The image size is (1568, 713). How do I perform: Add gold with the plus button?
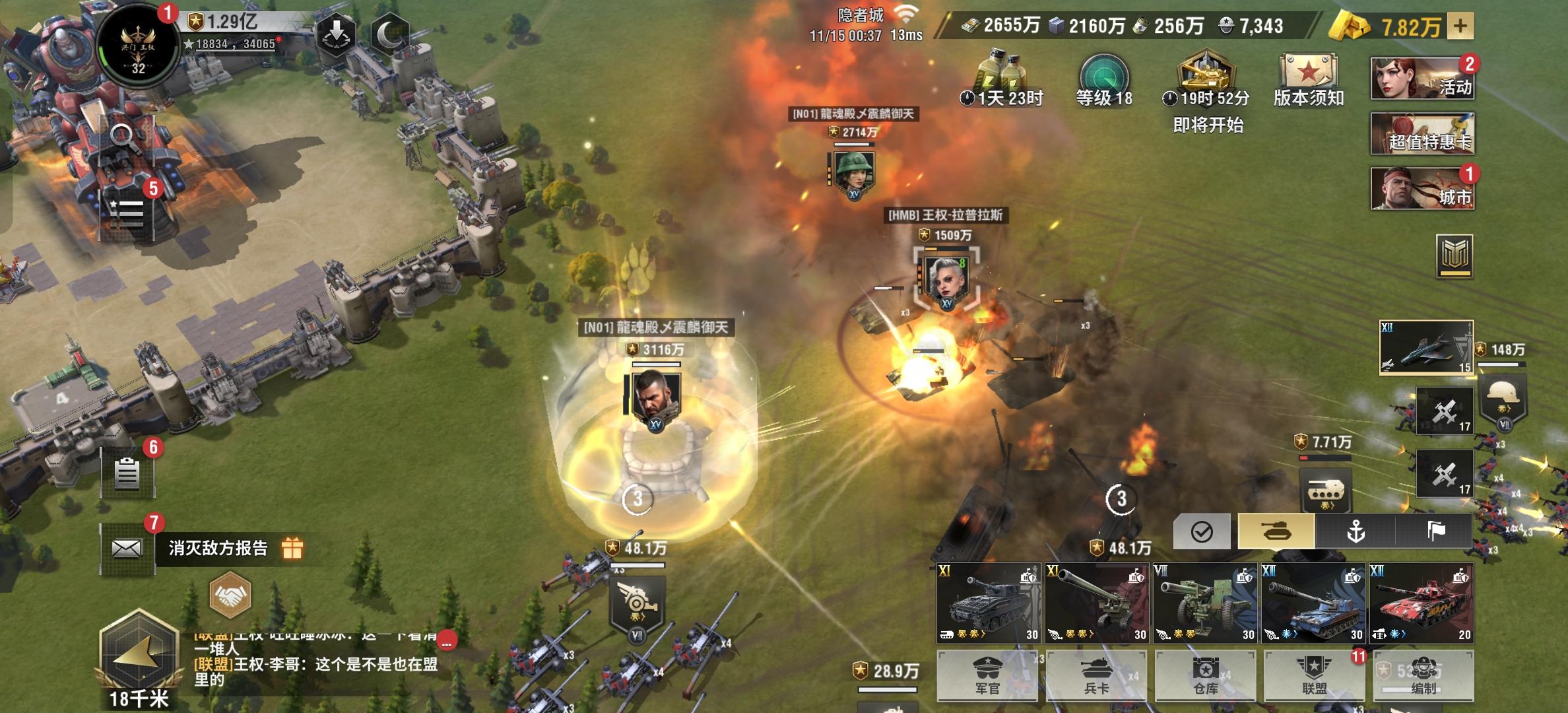pos(1460,26)
